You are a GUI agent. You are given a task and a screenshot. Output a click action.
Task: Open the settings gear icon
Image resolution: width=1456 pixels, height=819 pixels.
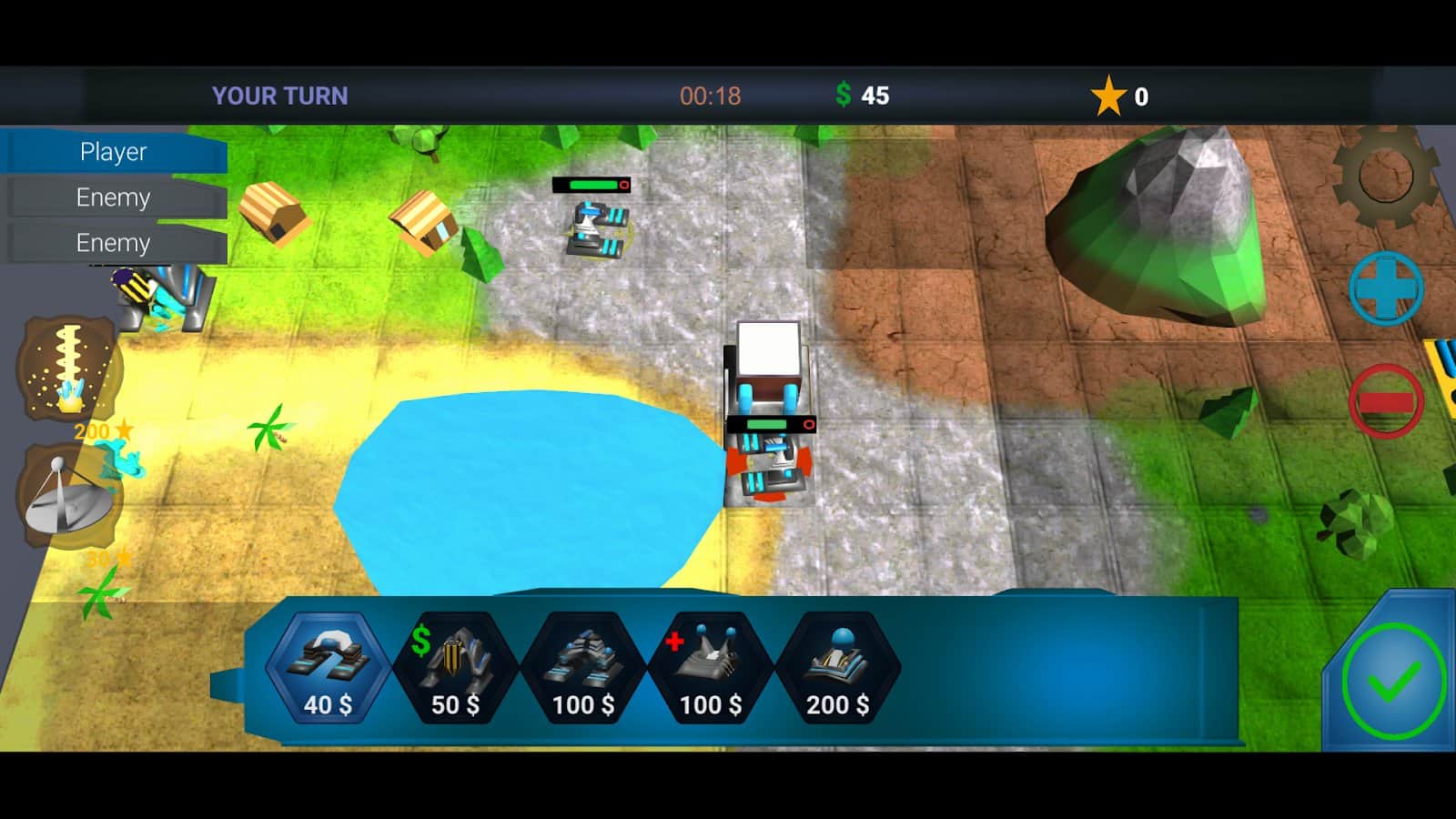point(1384,176)
